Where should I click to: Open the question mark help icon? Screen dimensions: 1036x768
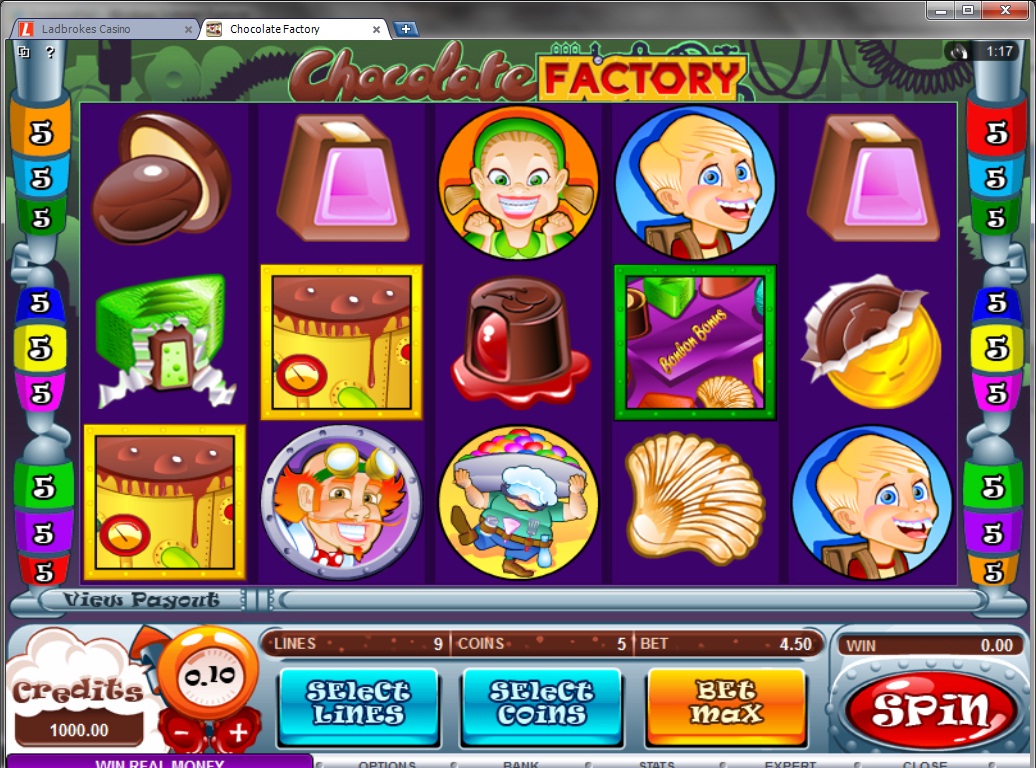tap(50, 52)
